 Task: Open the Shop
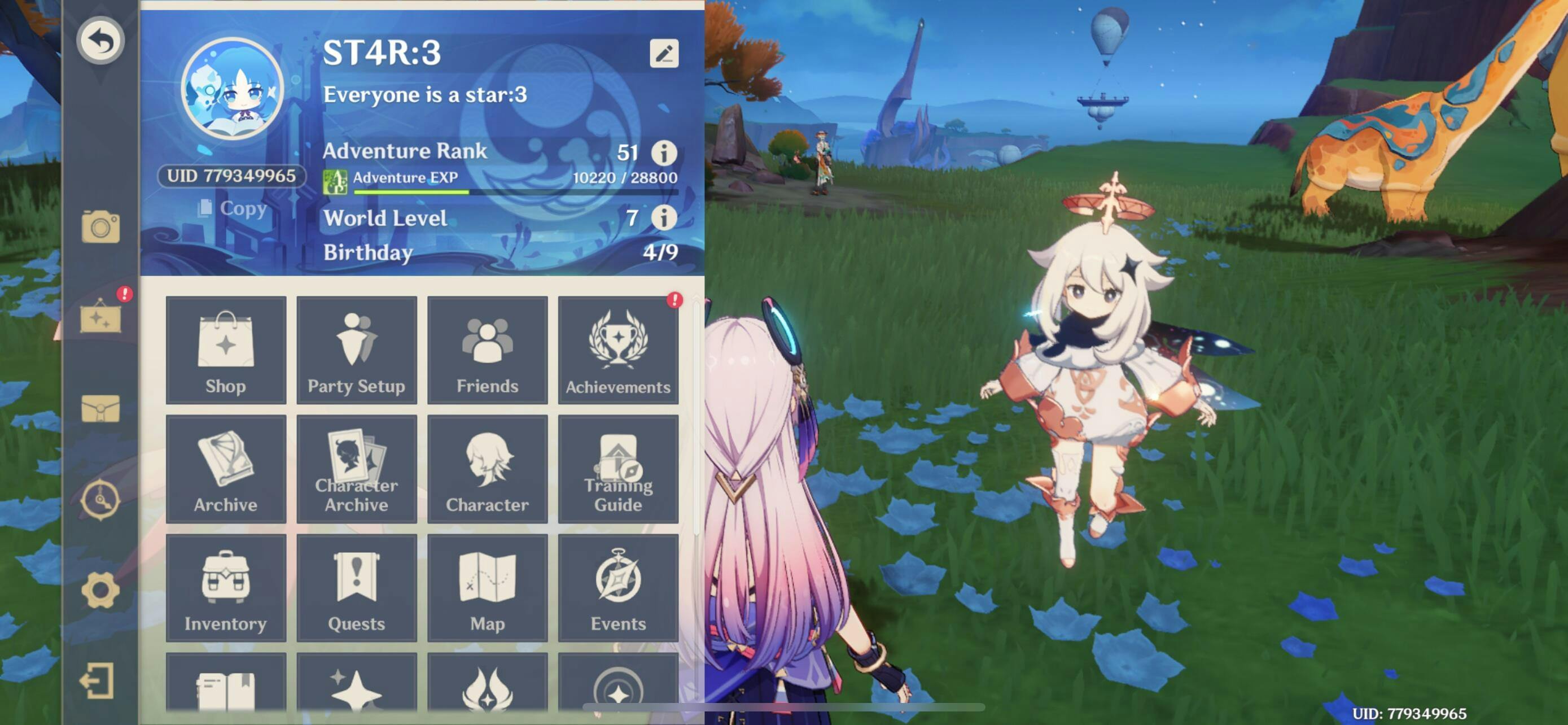[226, 350]
